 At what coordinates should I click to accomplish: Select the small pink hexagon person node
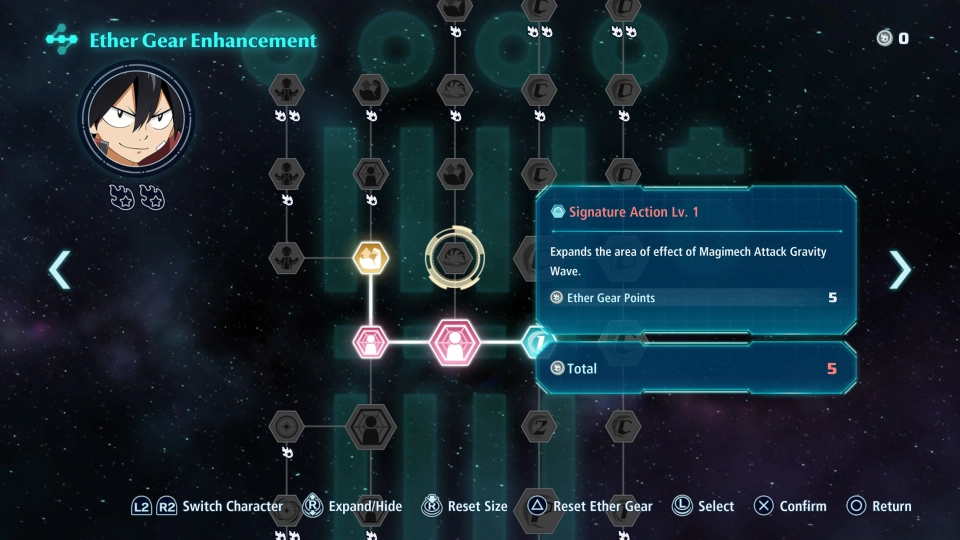(371, 342)
